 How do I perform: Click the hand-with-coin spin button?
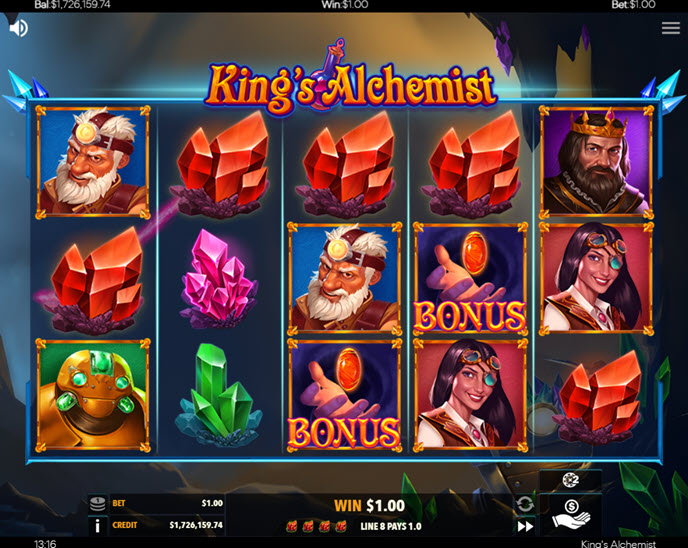click(x=571, y=515)
